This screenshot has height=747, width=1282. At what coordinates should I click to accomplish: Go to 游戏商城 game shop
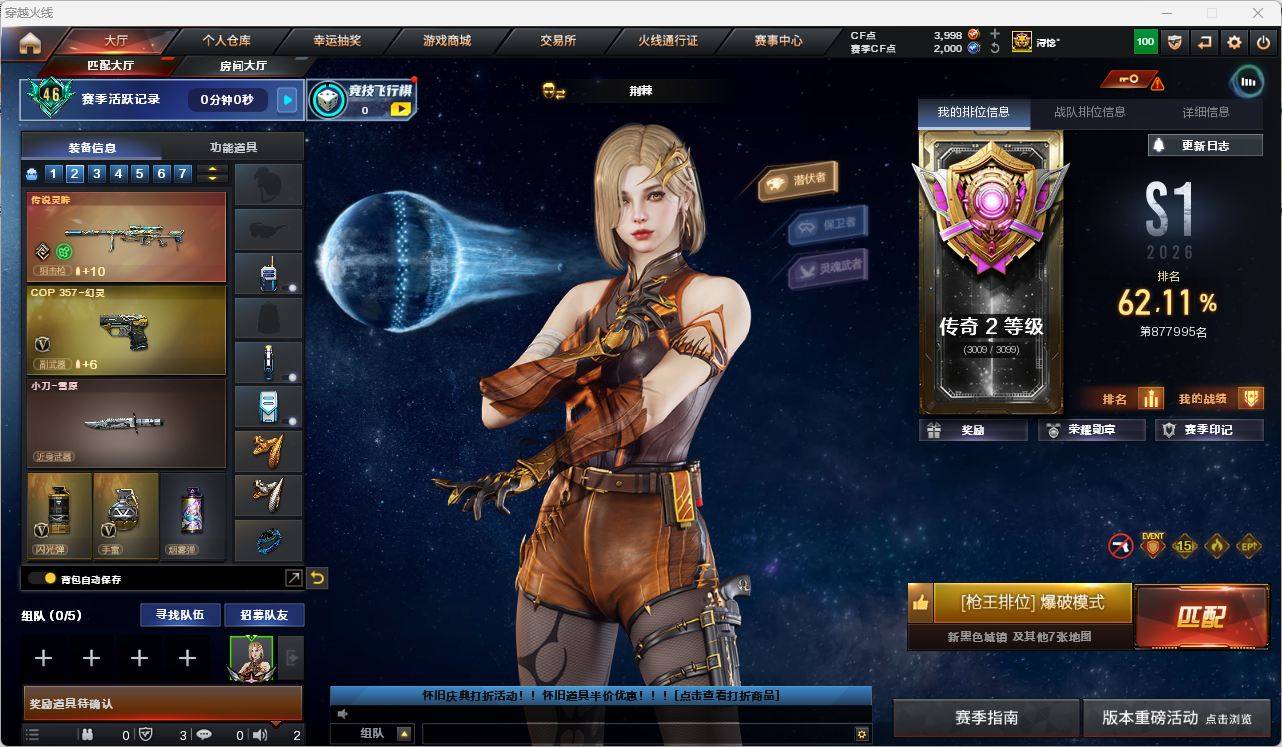point(447,41)
